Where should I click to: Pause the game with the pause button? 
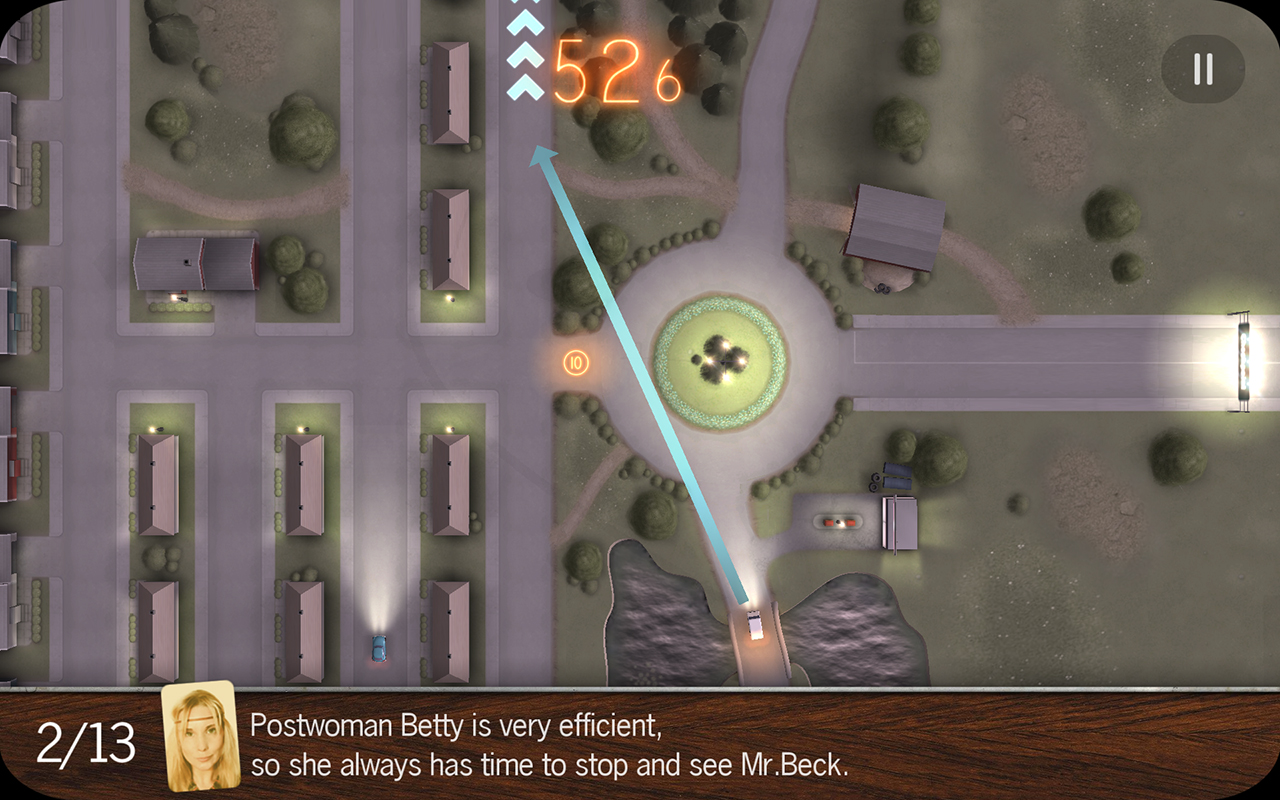click(x=1203, y=69)
